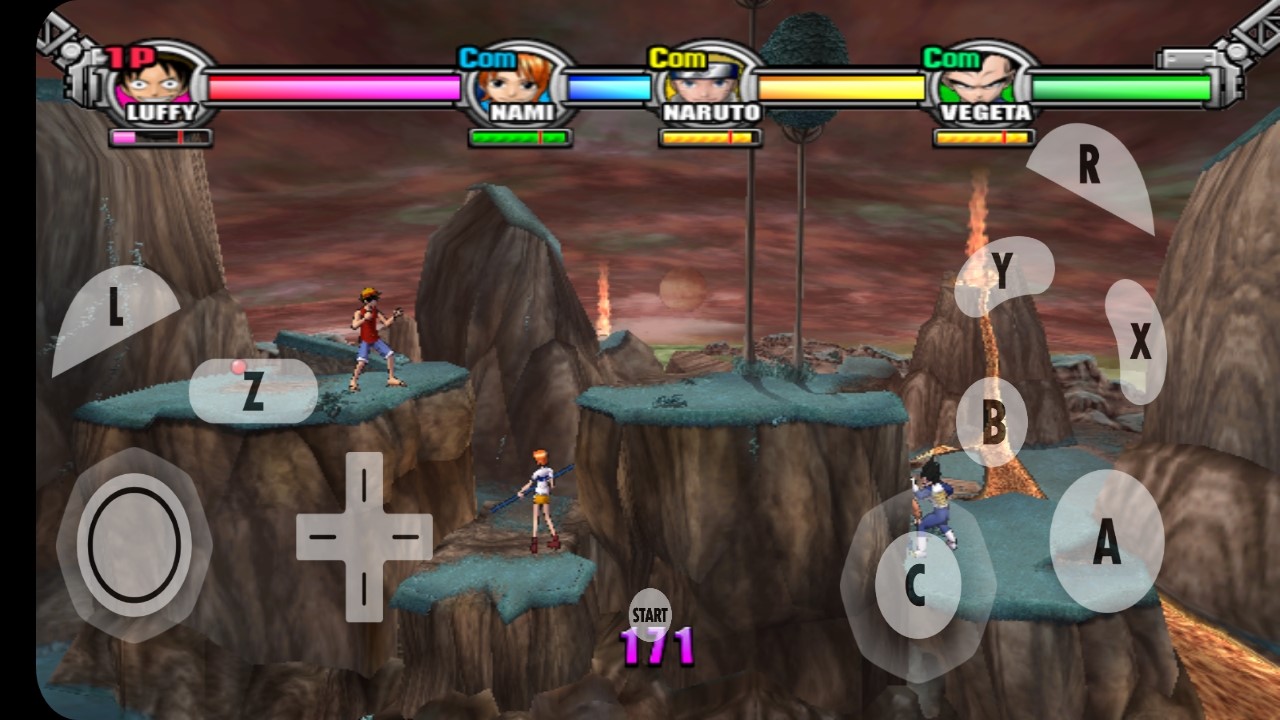1280x720 pixels.
Task: Tap the D-pad cross control
Action: tap(364, 537)
